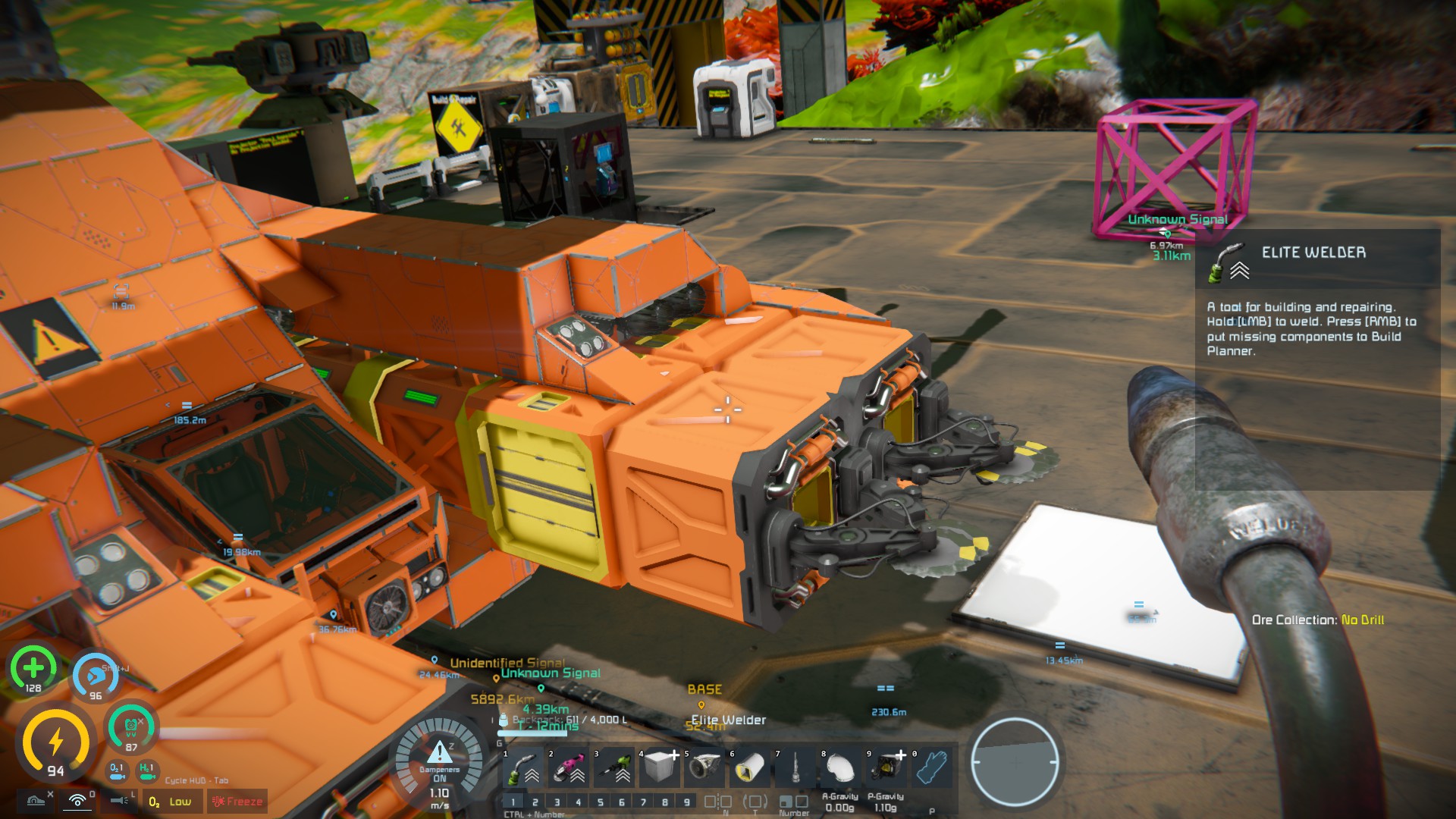This screenshot has width=1456, height=819.
Task: Choose the antenna block in slot 7
Action: click(x=795, y=768)
